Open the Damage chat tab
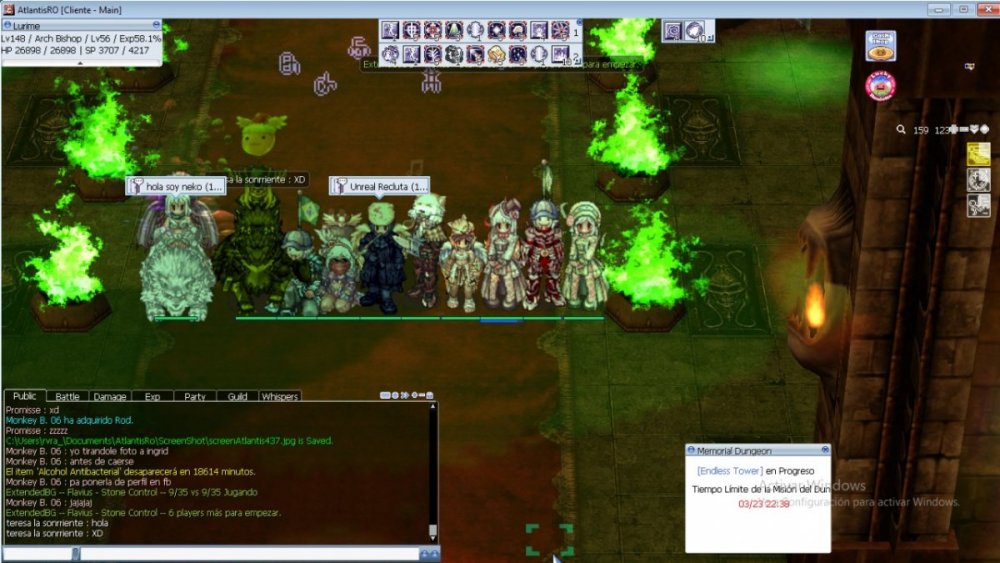This screenshot has width=1000, height=563. pyautogui.click(x=109, y=397)
